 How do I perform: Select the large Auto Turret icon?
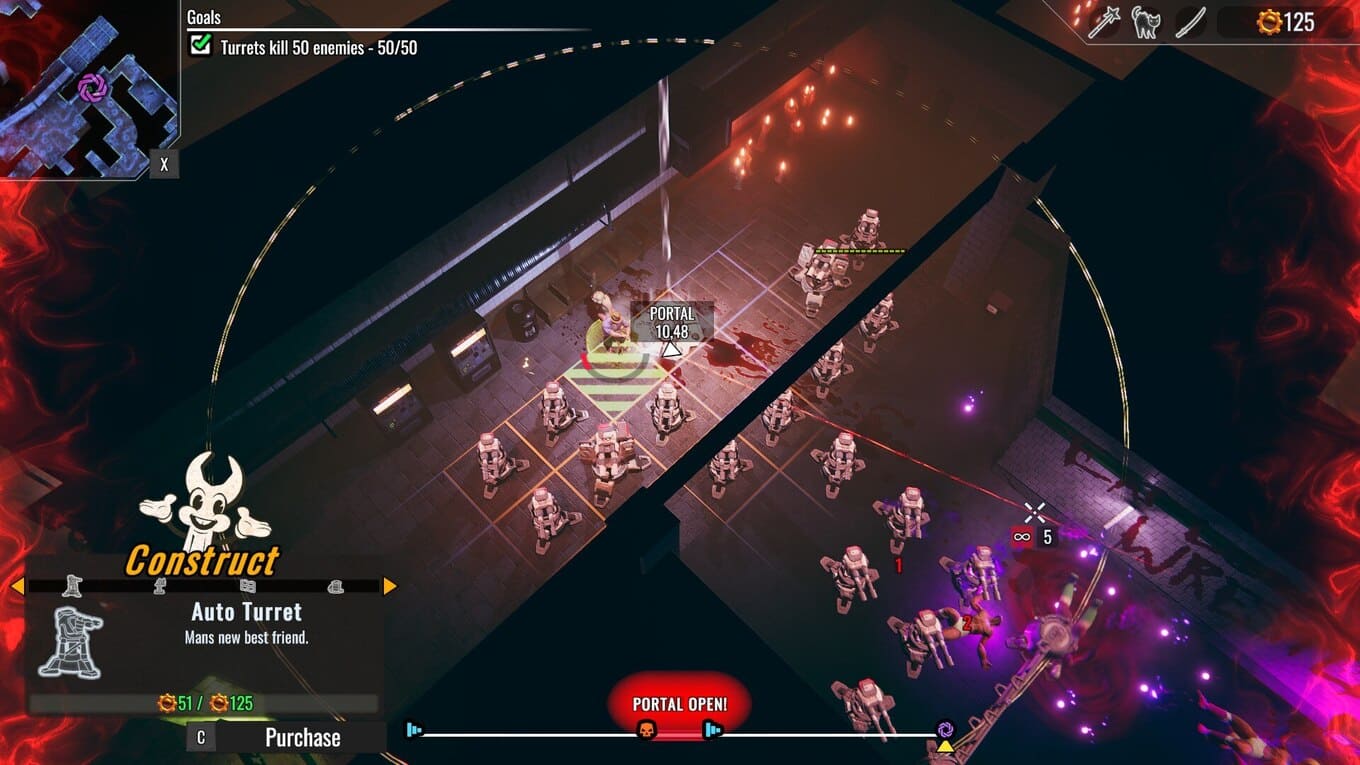coord(70,642)
